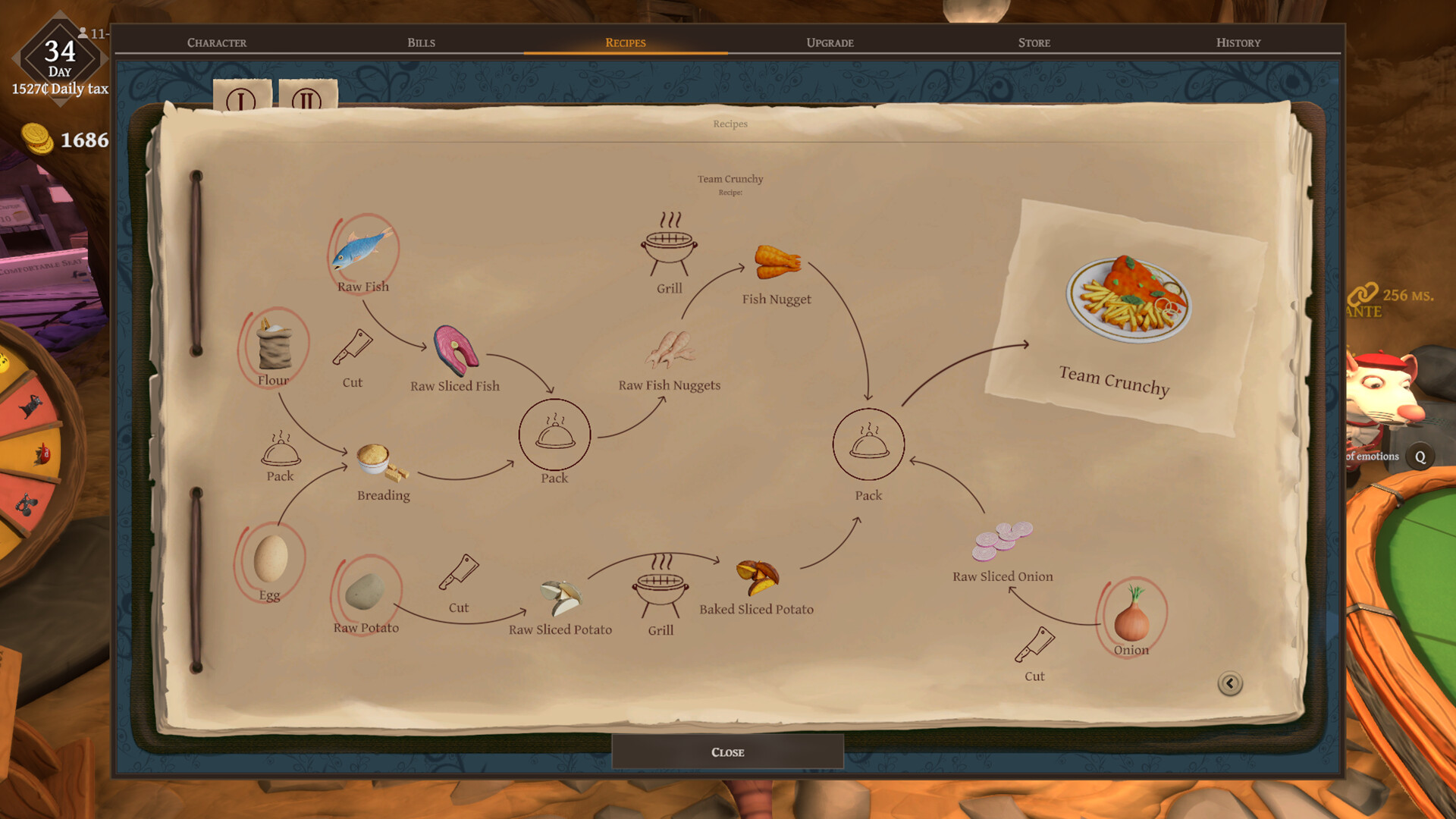Image resolution: width=1456 pixels, height=819 pixels.
Task: Select the Flour sack ingredient
Action: (274, 347)
